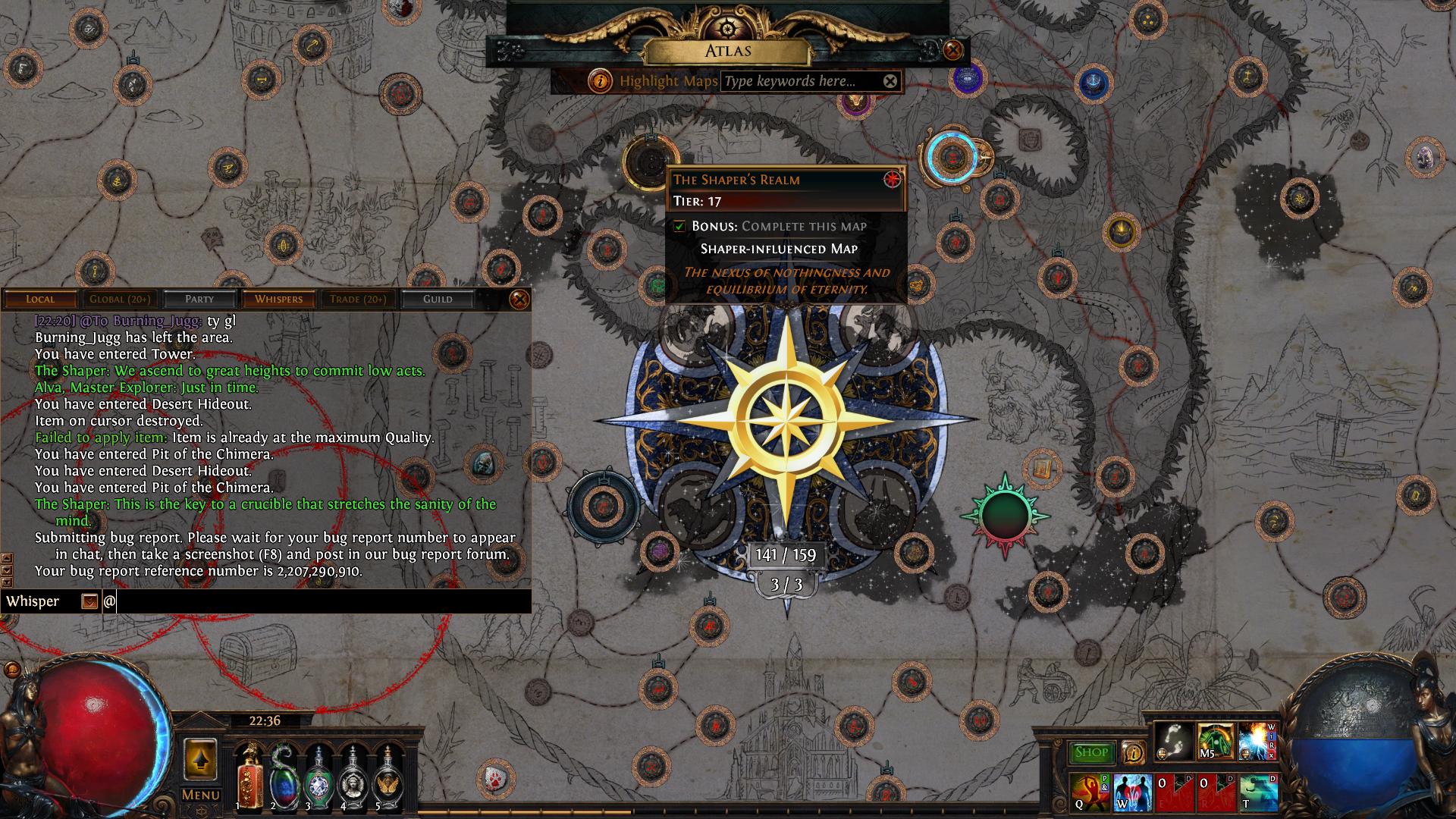Click the Highlight Maps search field

click(x=800, y=81)
